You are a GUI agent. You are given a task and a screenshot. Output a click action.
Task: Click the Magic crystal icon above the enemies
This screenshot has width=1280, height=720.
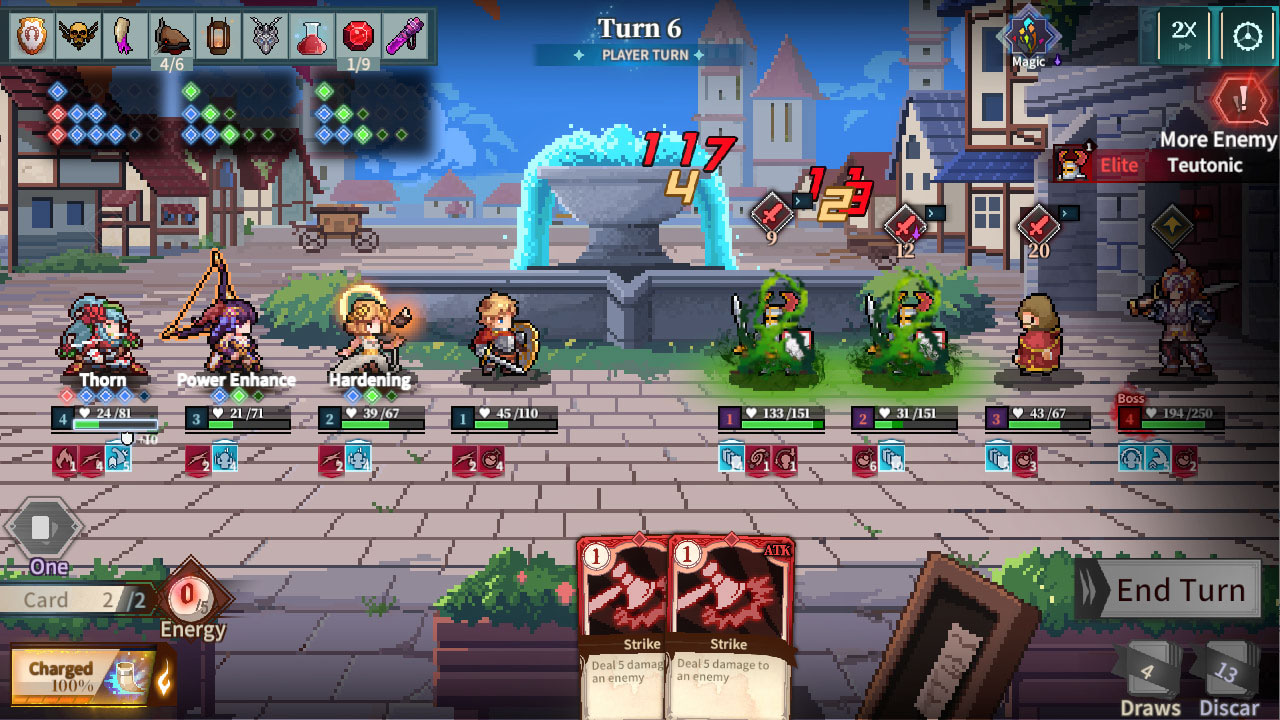1027,32
